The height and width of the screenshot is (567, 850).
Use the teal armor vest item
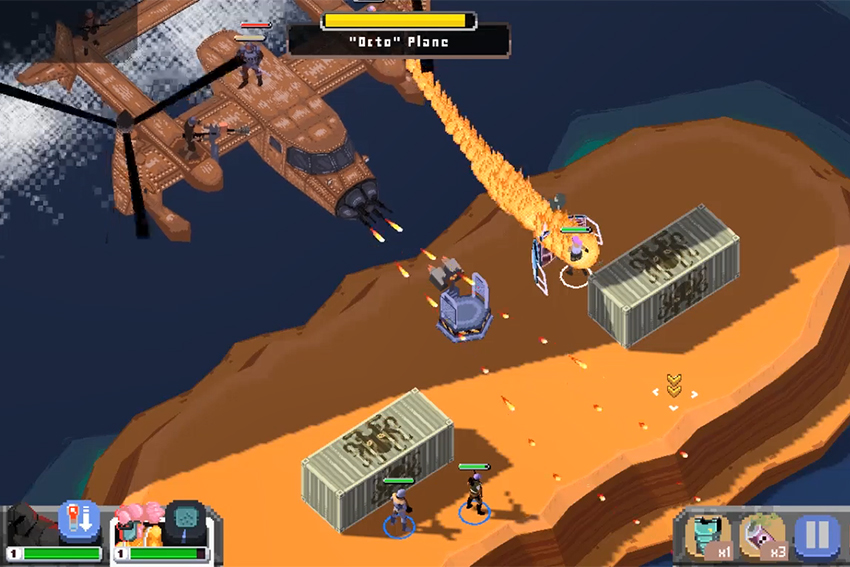pos(708,534)
